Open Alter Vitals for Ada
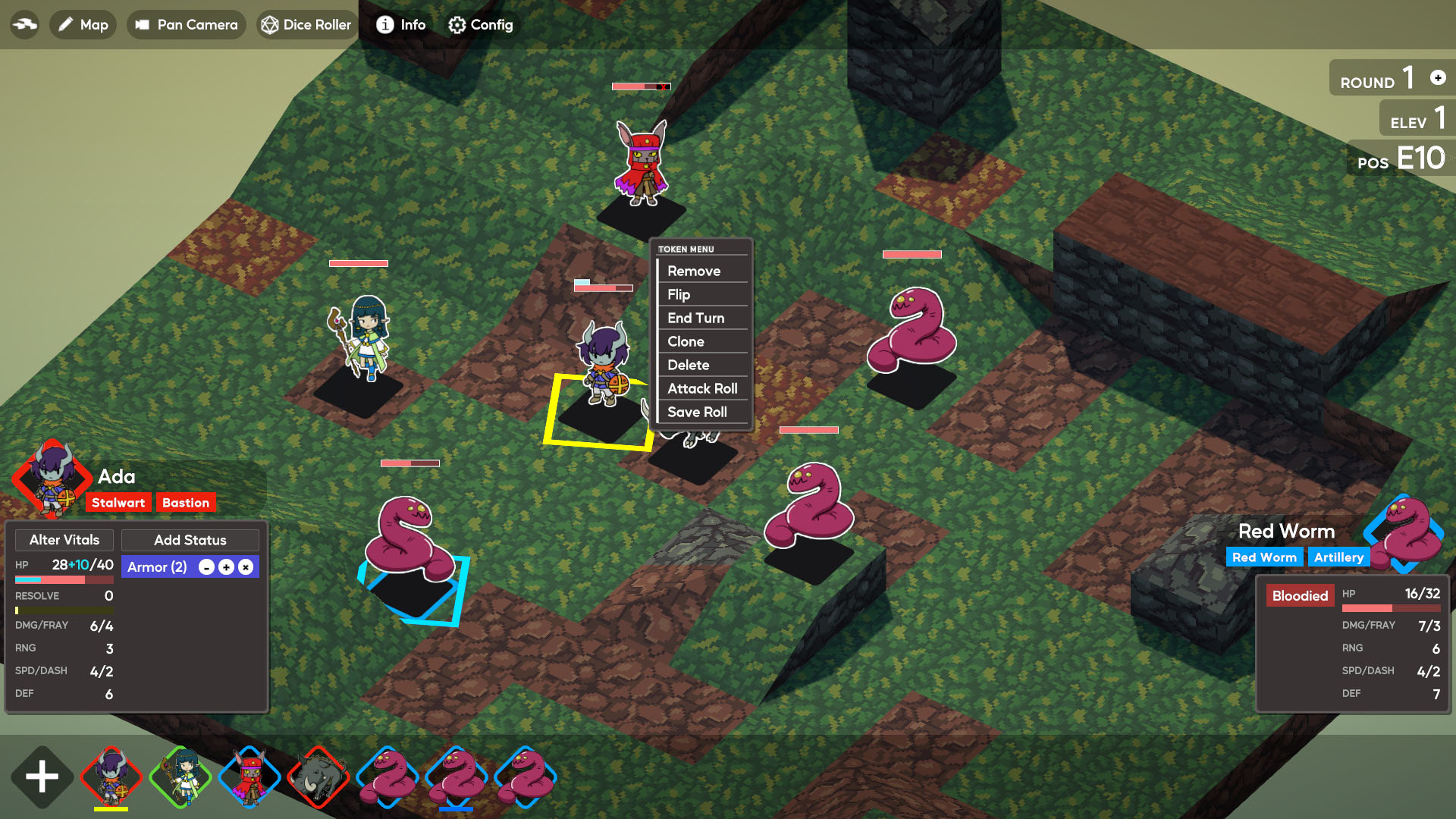Screen dimensions: 1456x819 coord(64,540)
